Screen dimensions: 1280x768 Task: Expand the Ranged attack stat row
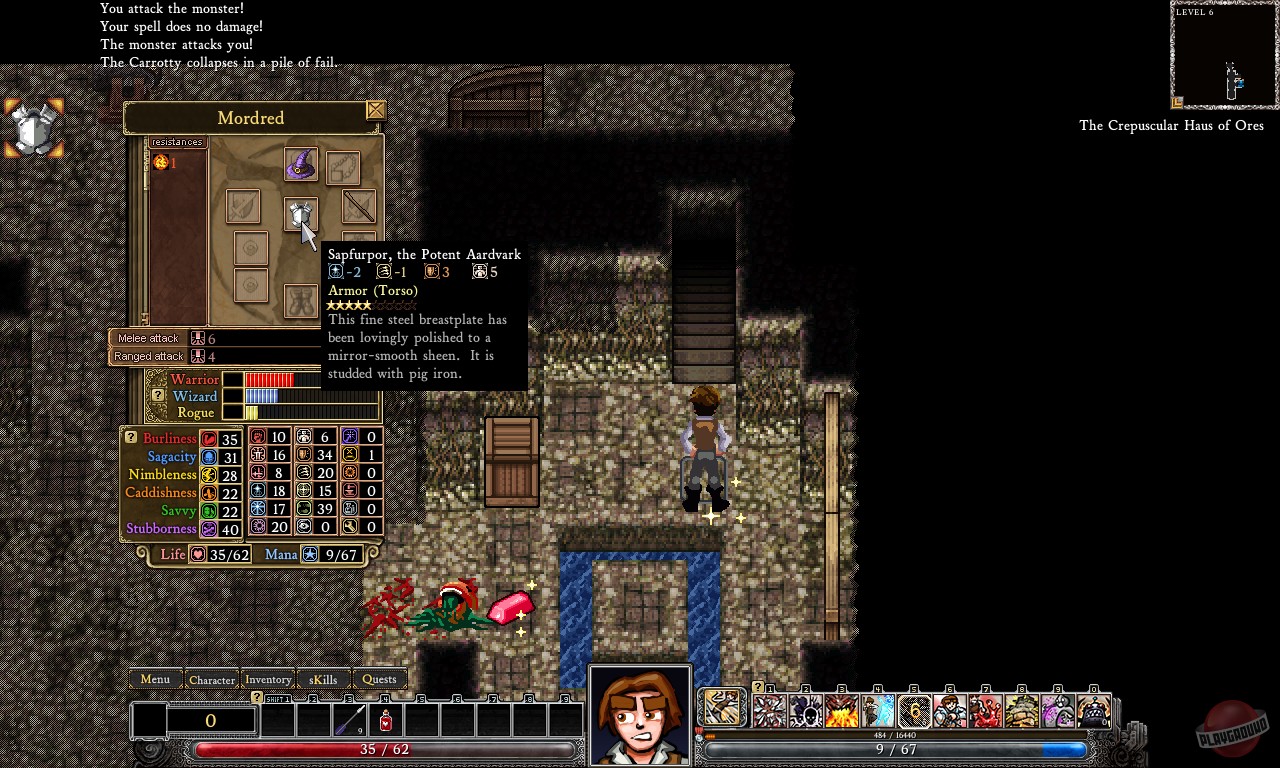pyautogui.click(x=148, y=356)
